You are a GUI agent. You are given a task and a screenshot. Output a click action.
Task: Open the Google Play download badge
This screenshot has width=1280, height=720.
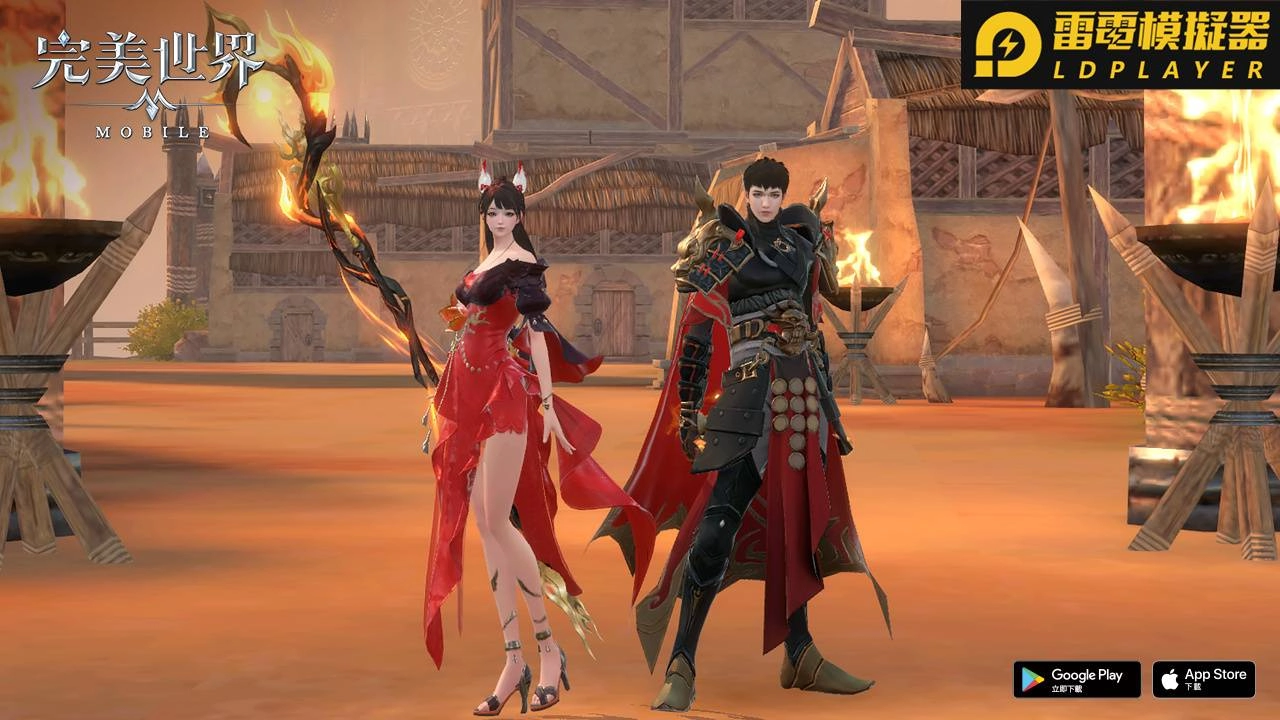pos(1076,679)
